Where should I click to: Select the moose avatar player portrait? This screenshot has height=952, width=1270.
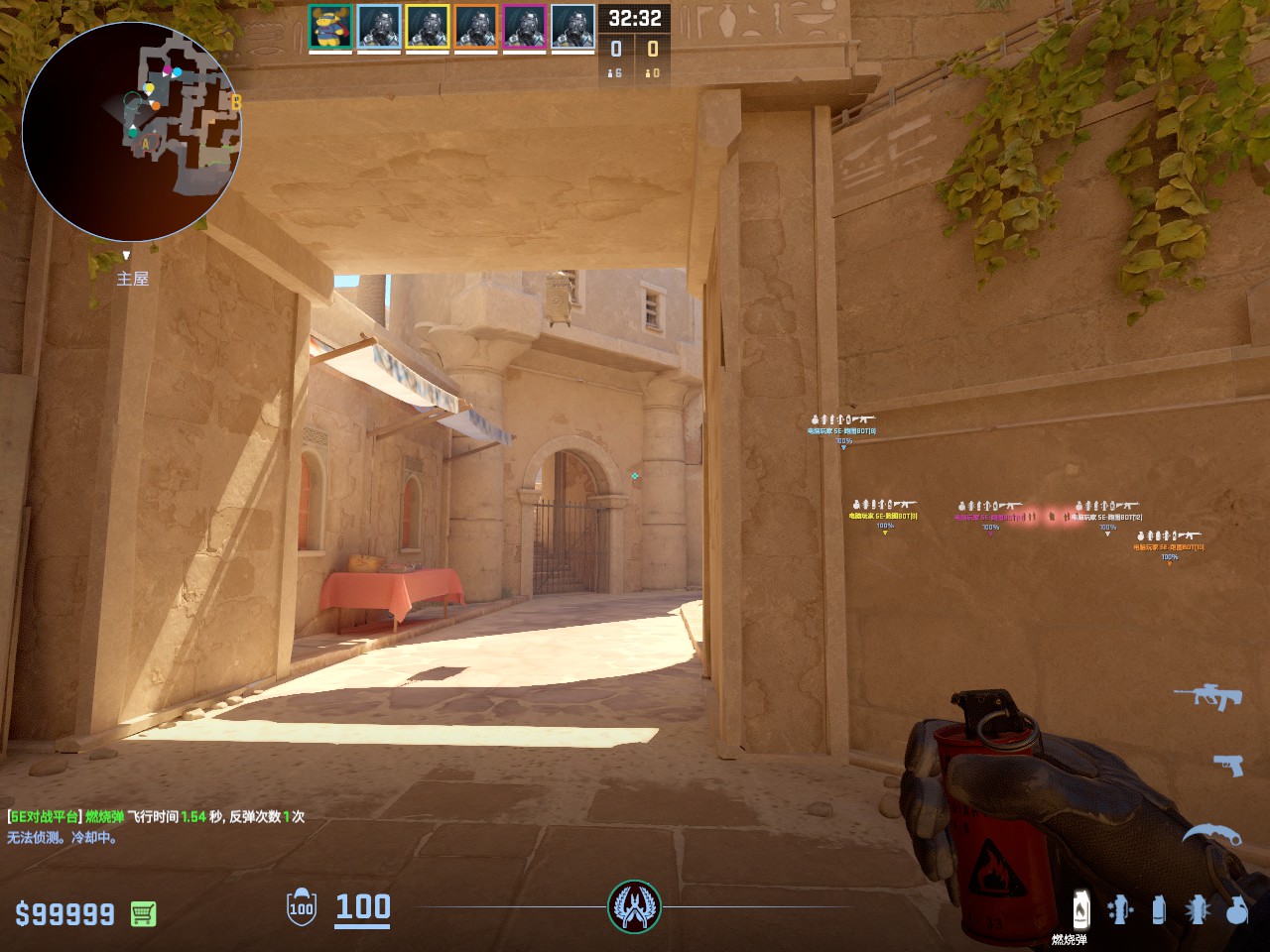tap(329, 28)
